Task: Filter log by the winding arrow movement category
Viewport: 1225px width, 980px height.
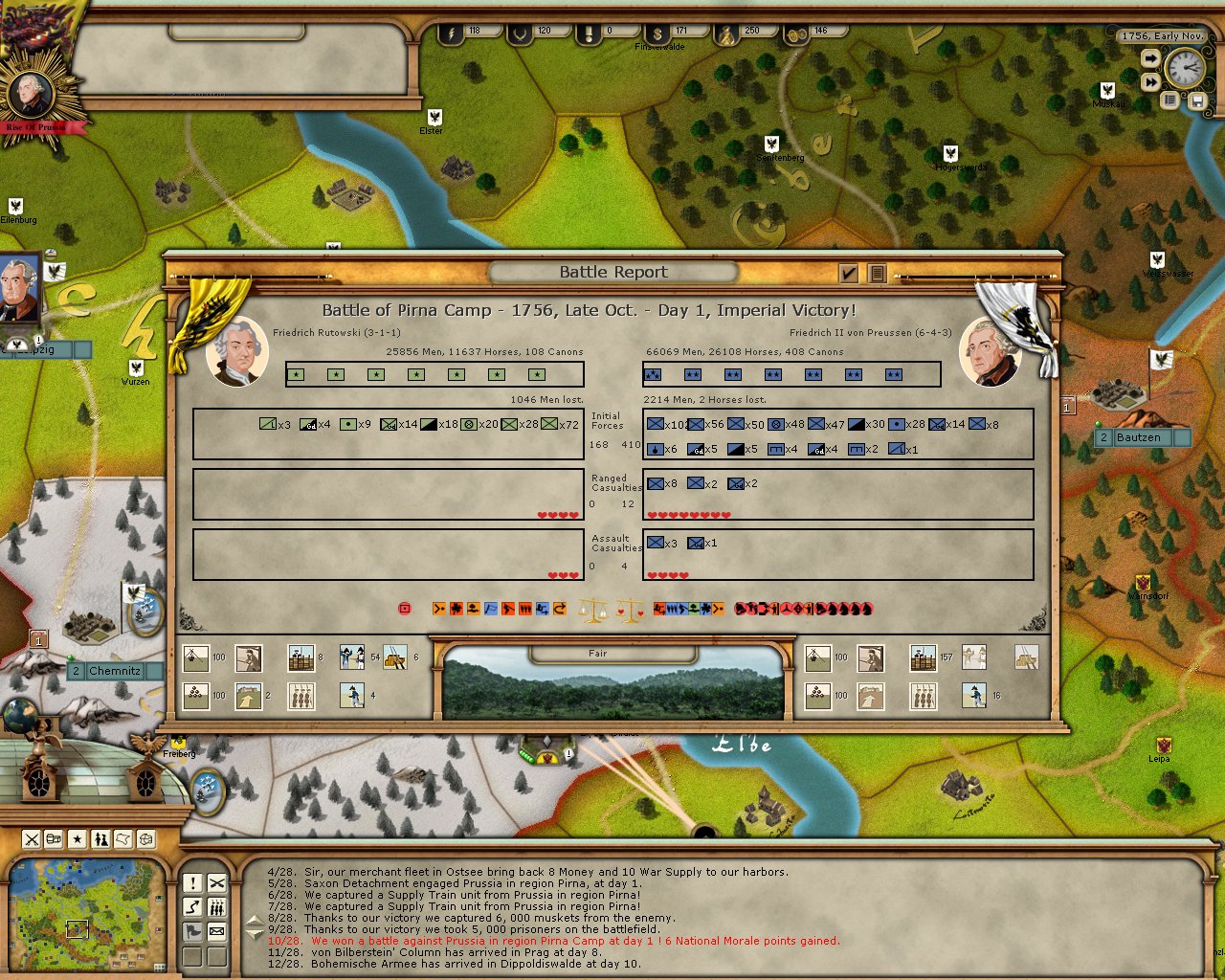Action: tap(193, 907)
